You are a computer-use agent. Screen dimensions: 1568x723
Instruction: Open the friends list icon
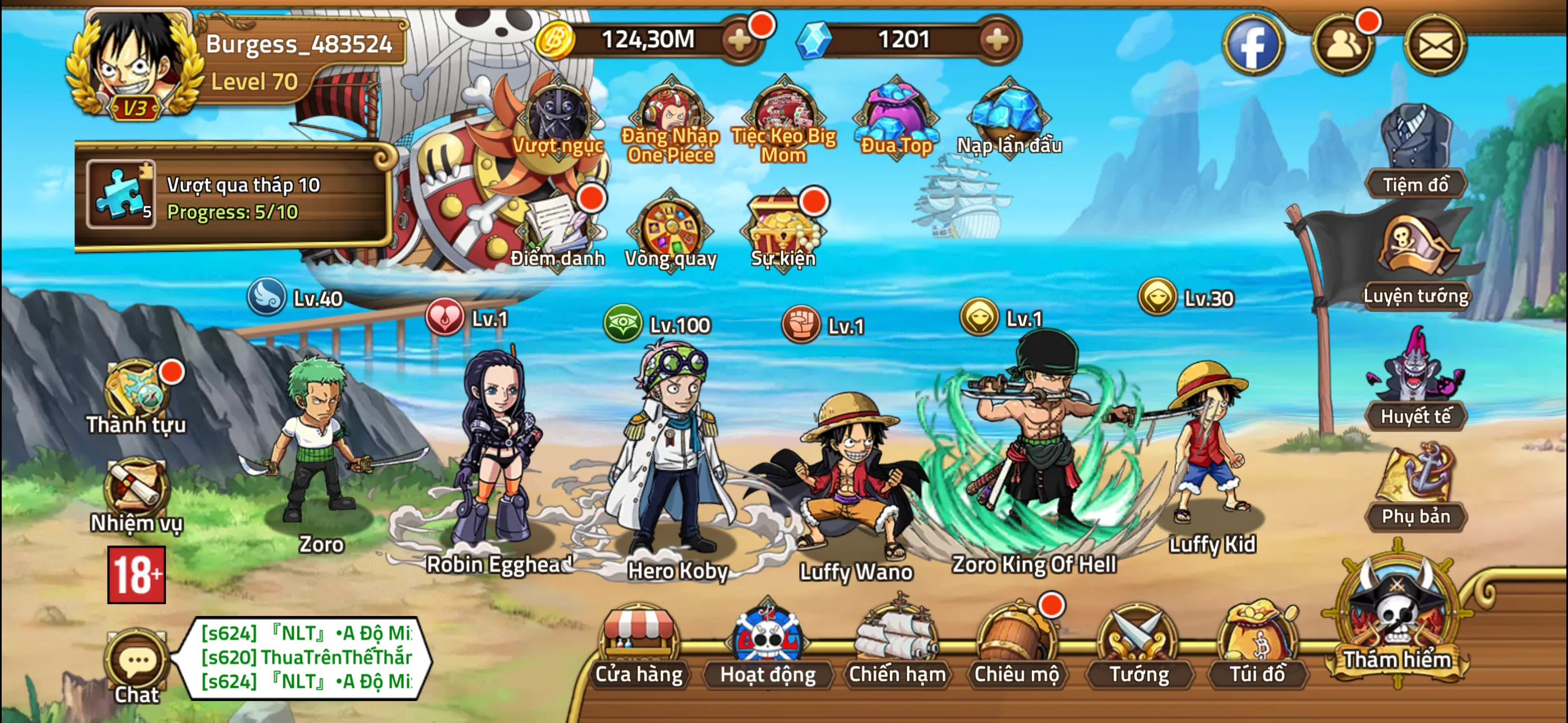pos(1343,45)
